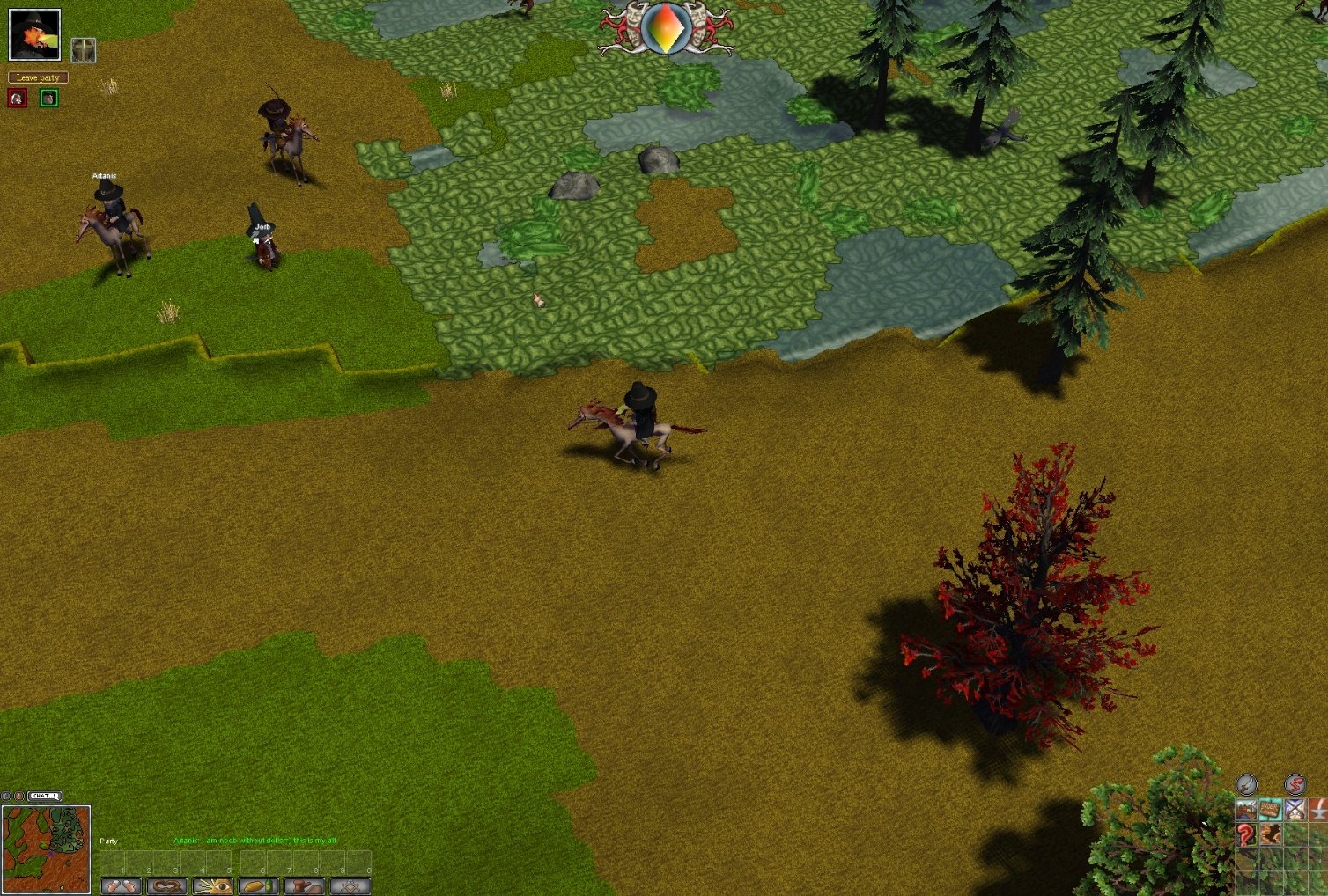Select the round red ribbon icon
Screen dimensions: 1328x896
[x=1295, y=785]
